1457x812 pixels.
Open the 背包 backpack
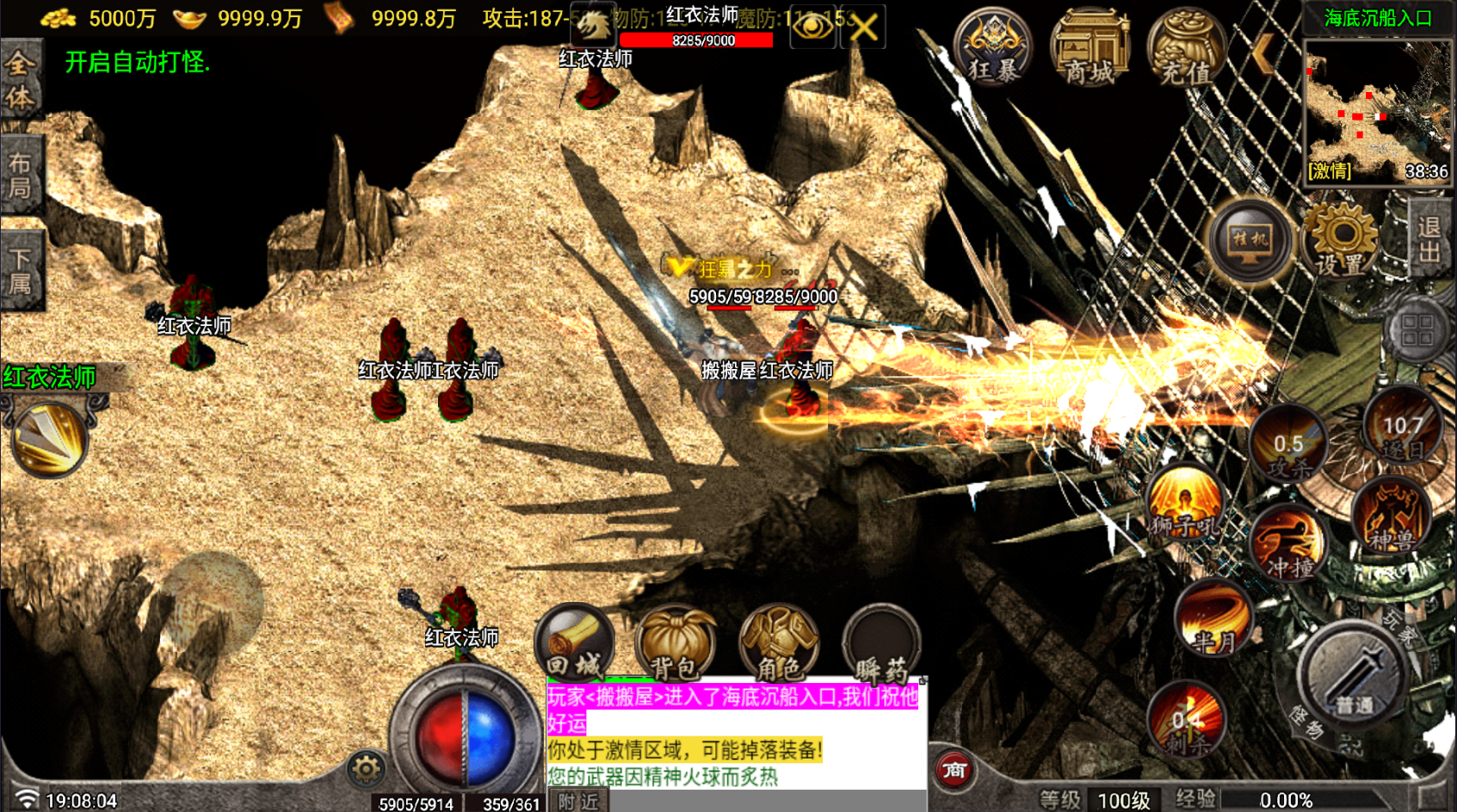point(675,645)
